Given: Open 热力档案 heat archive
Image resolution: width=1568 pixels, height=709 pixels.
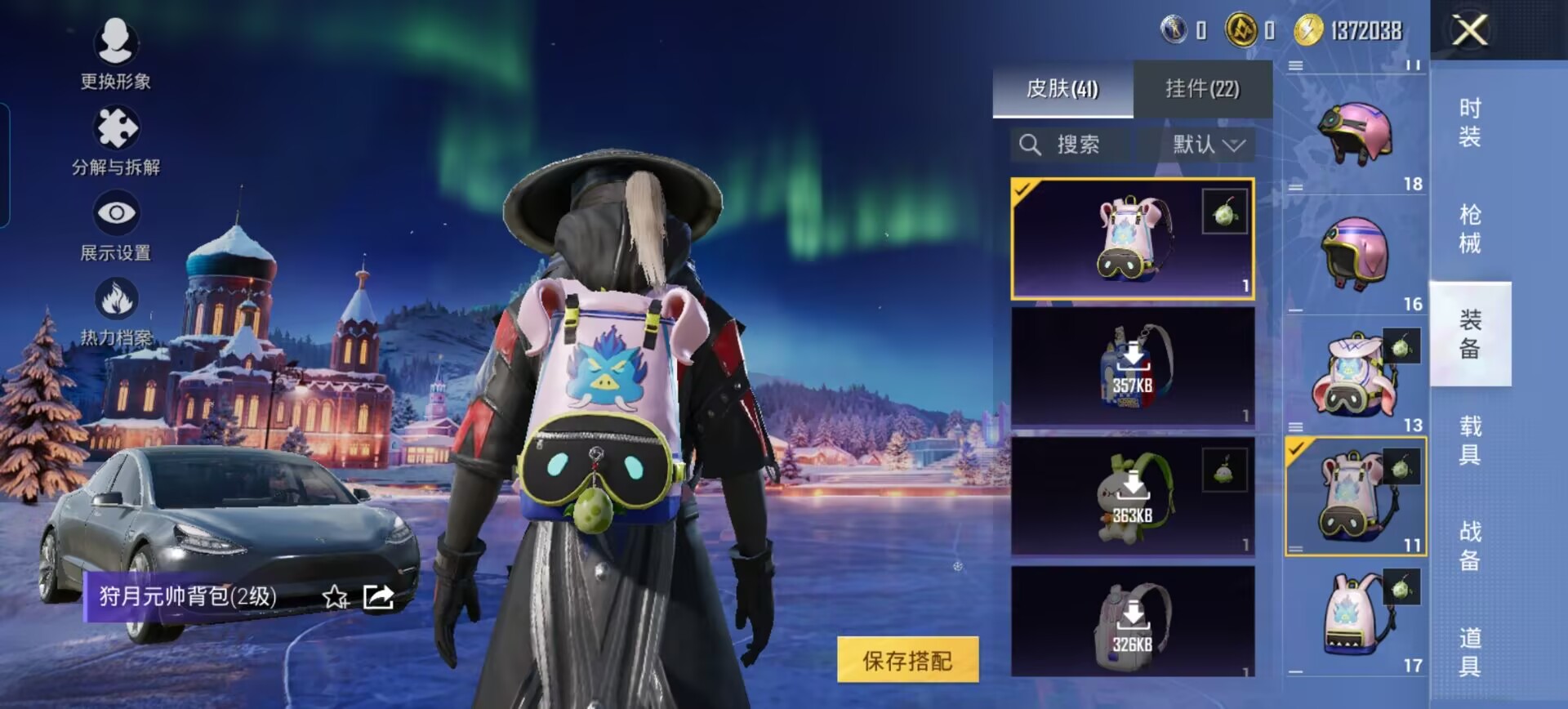Looking at the screenshot, I should 116,311.
